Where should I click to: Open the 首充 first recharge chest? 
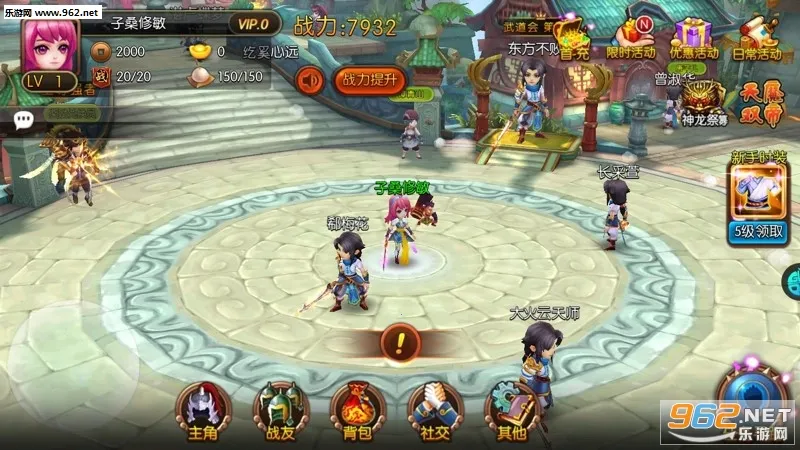tap(573, 37)
